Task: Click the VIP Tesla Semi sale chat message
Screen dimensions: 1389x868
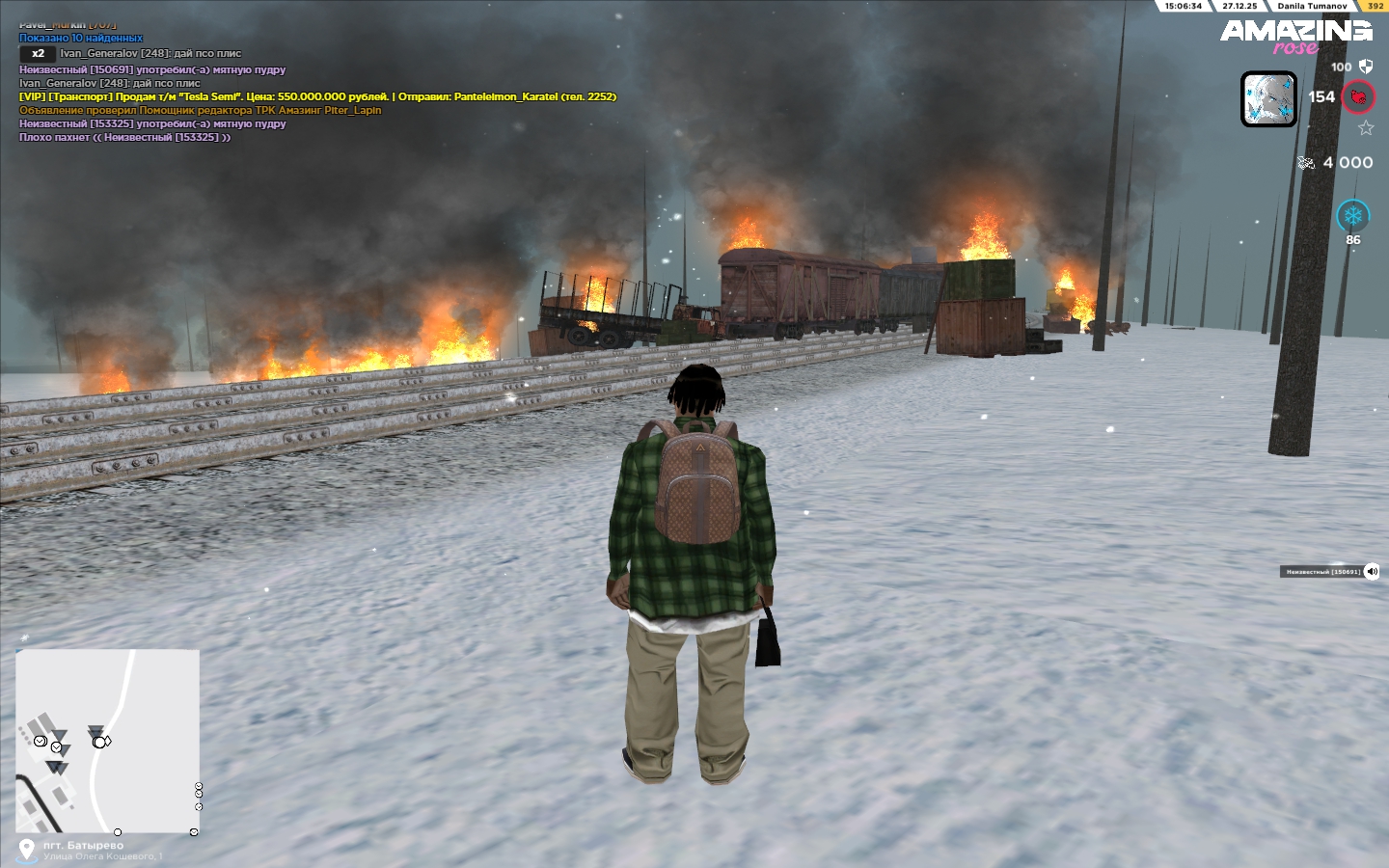Action: (317, 96)
